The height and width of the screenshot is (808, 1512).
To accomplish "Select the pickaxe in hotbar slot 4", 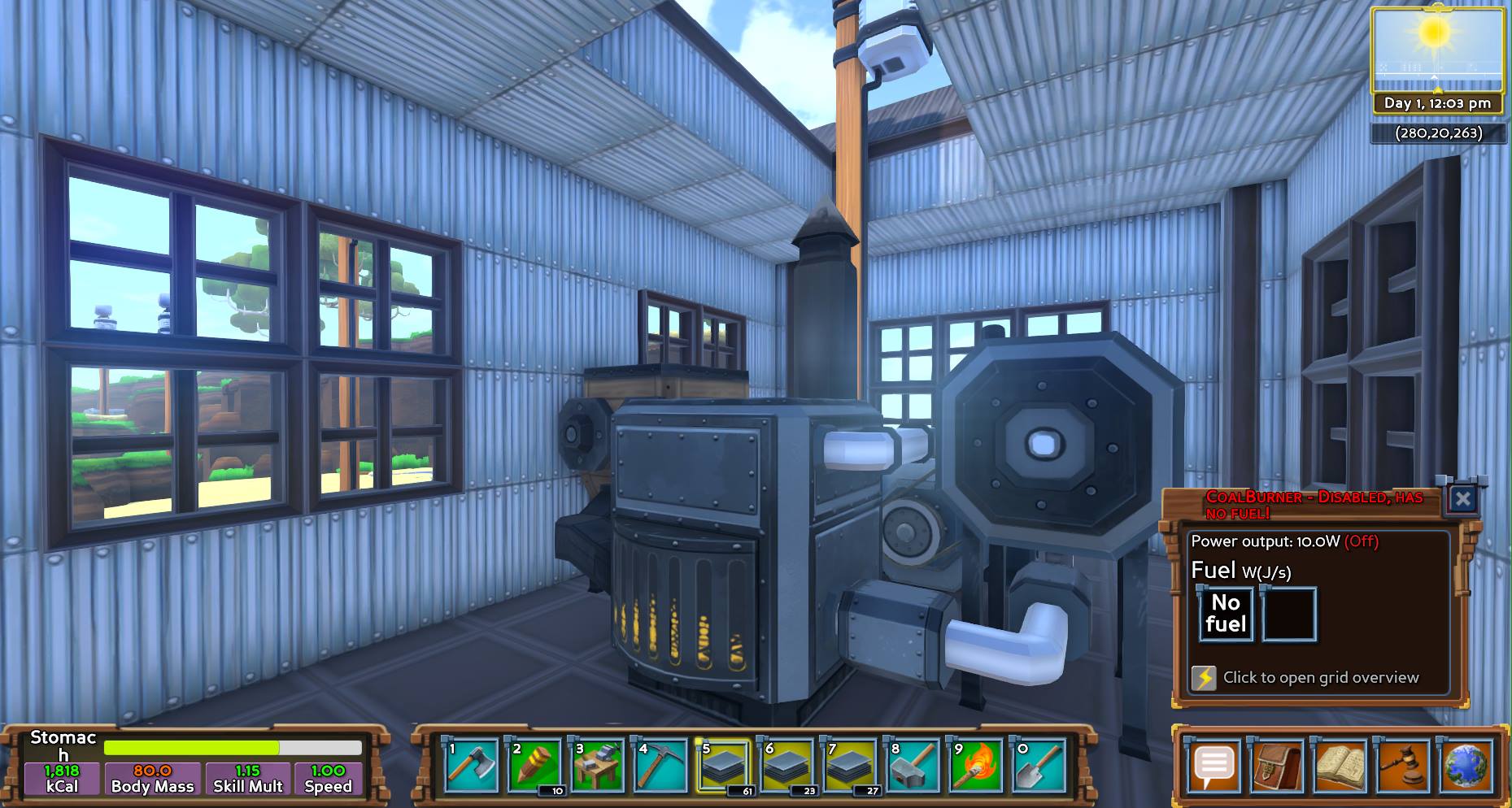I will 661,766.
